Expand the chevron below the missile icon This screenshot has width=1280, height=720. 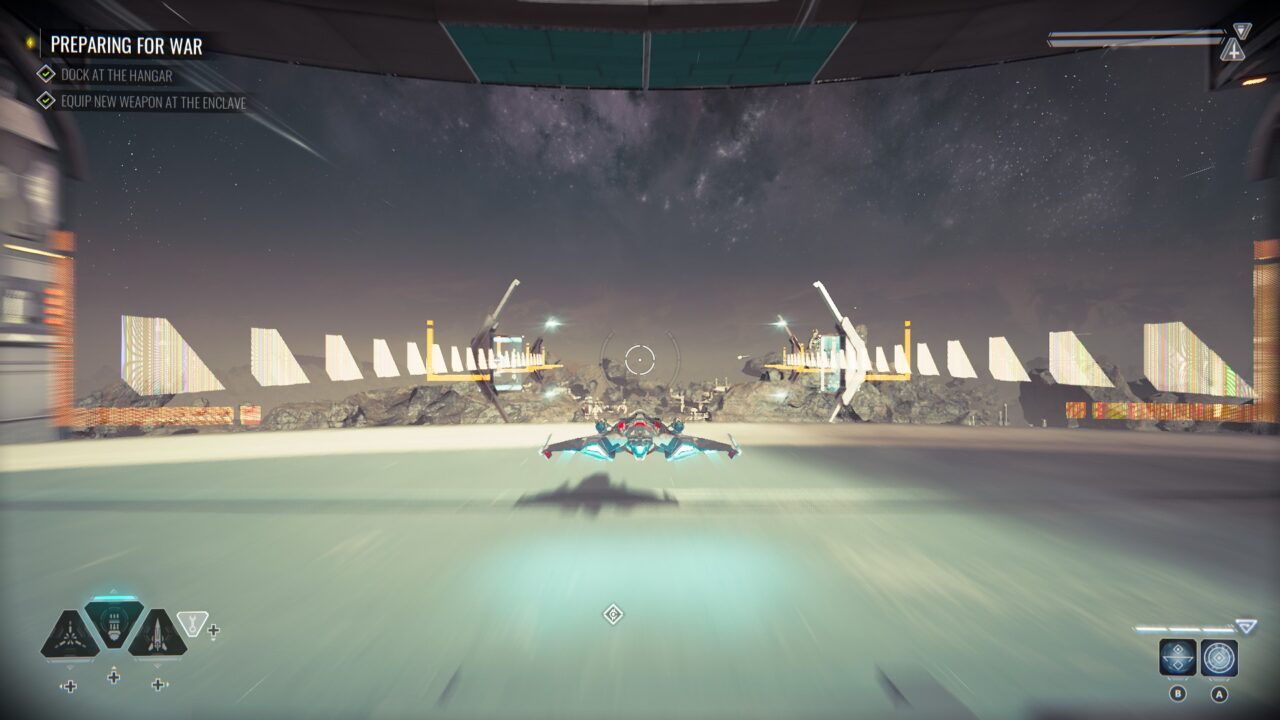tap(157, 665)
